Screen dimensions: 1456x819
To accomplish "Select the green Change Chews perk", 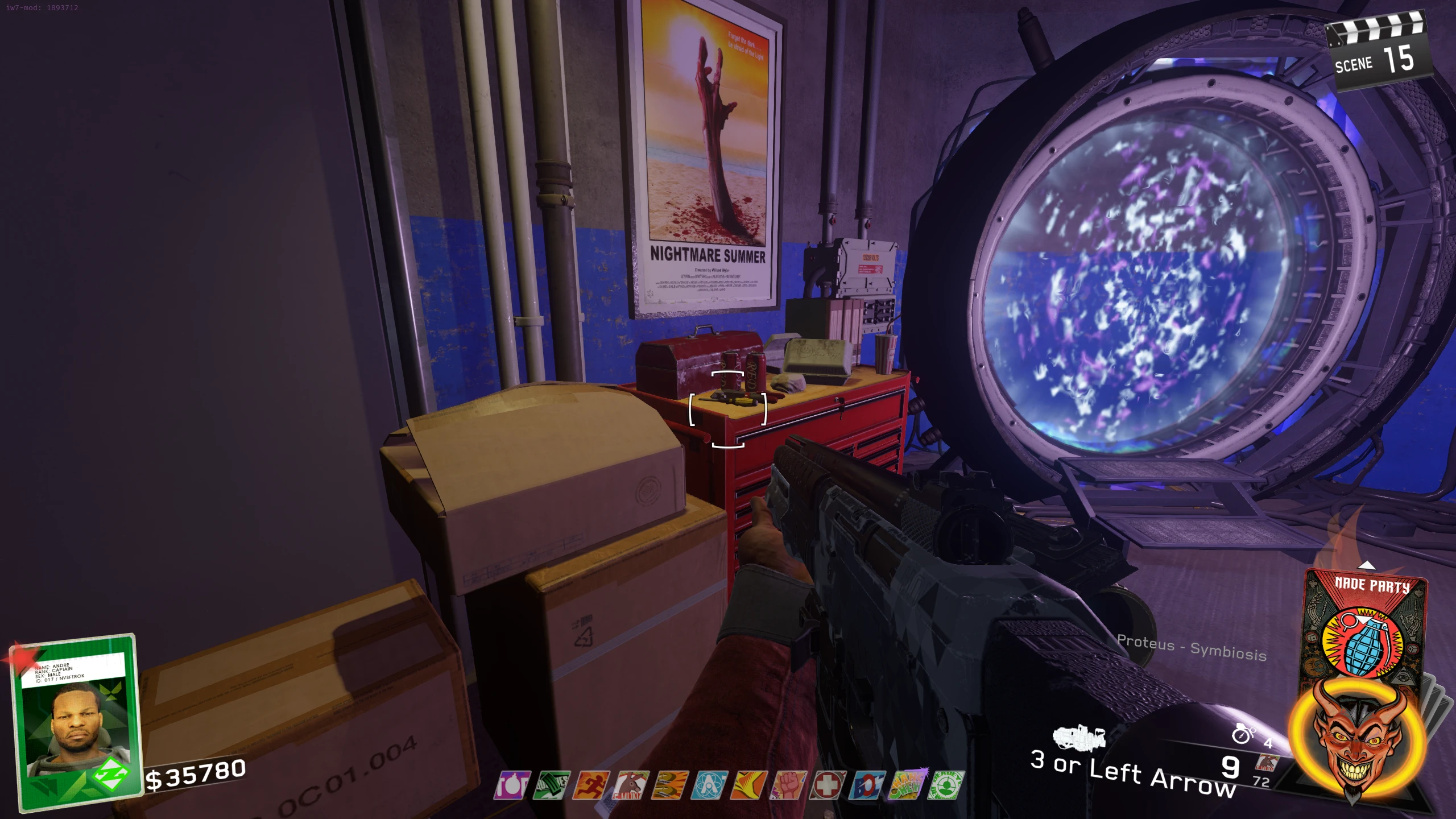I will 907,785.
